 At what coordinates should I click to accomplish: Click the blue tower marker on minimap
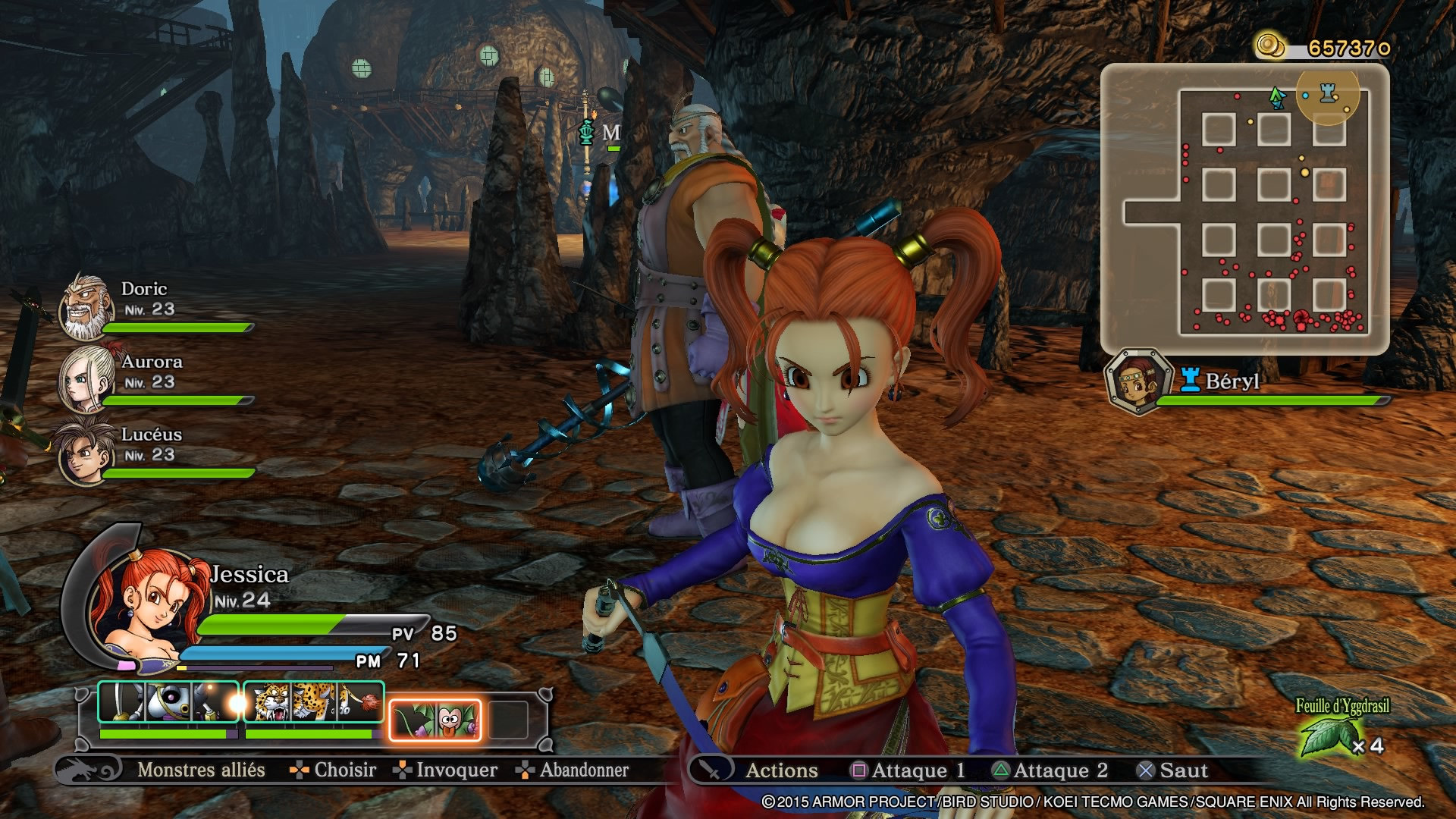click(x=1328, y=93)
